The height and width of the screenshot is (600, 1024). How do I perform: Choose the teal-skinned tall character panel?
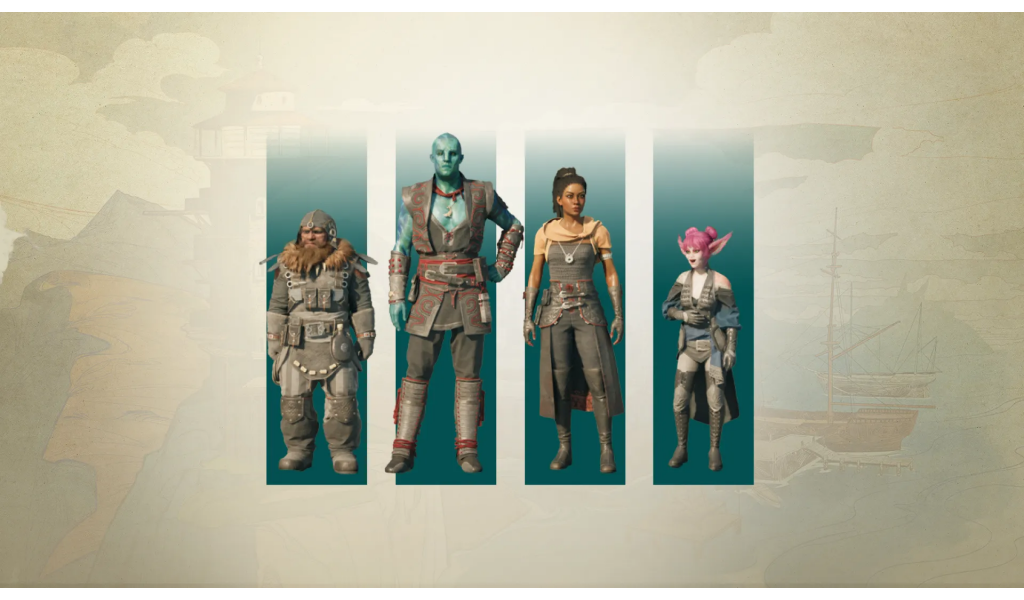pyautogui.click(x=446, y=310)
